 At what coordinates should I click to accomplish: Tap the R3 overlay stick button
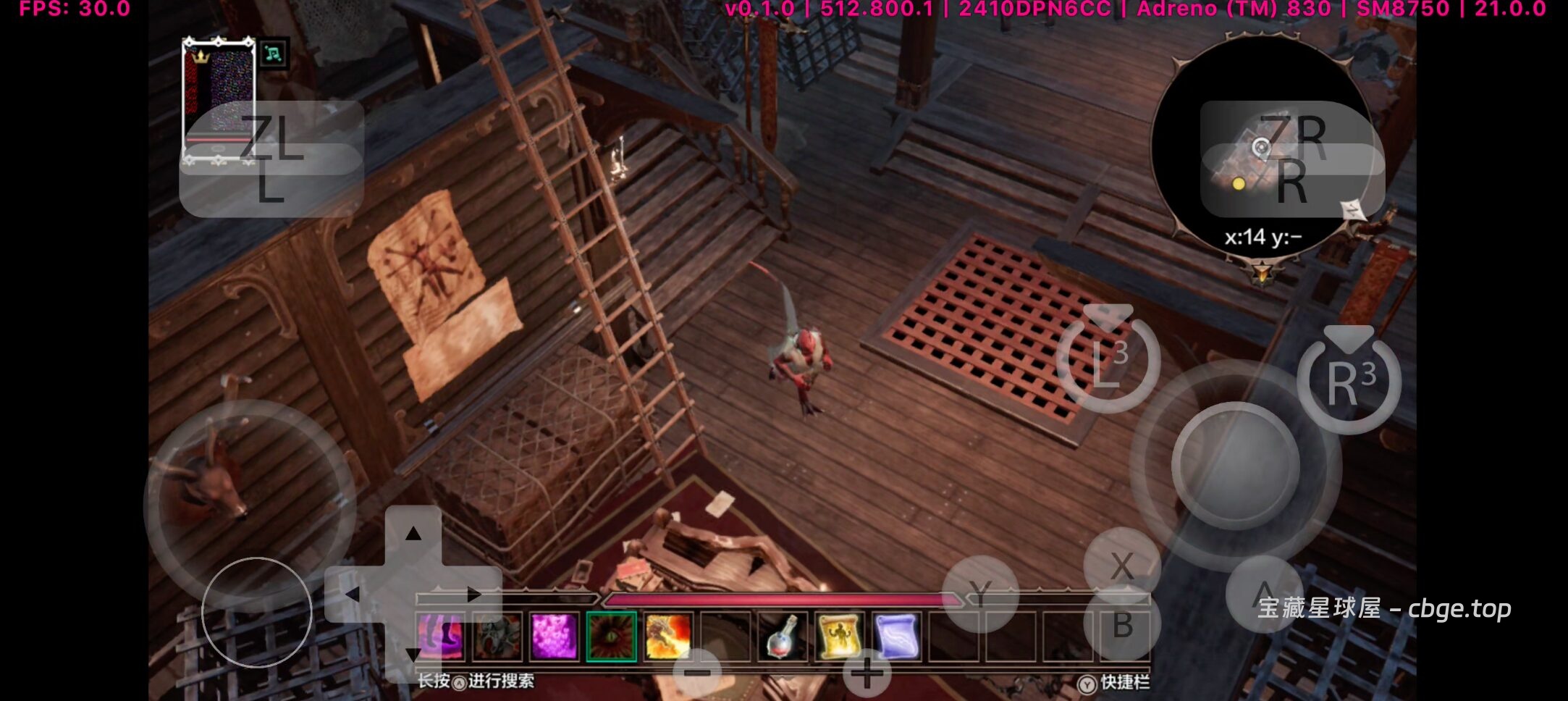click(1349, 382)
